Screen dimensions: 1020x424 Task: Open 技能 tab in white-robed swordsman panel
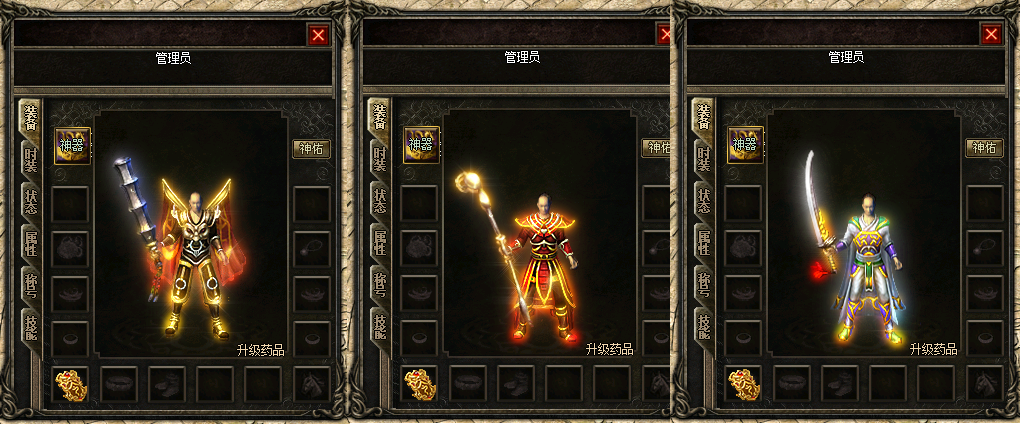[x=703, y=325]
